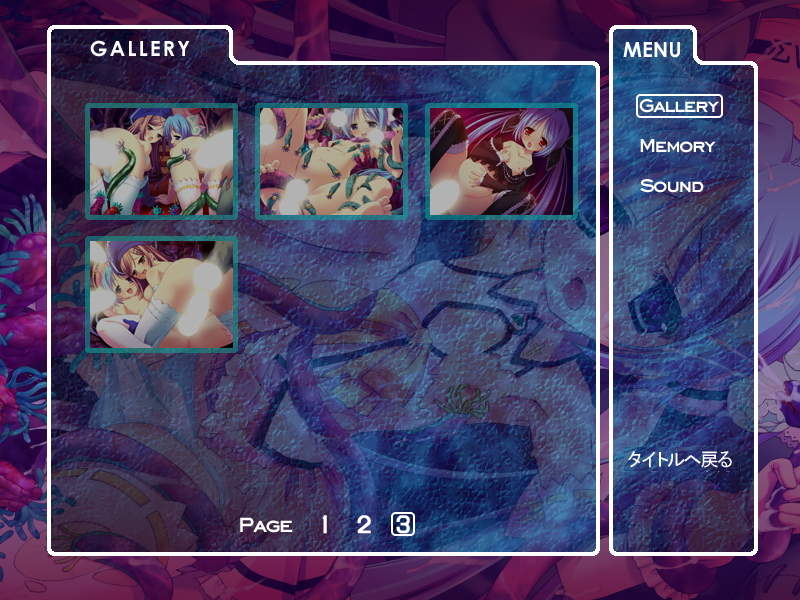Image resolution: width=800 pixels, height=600 pixels.
Task: Open the Sound menu
Action: (671, 186)
